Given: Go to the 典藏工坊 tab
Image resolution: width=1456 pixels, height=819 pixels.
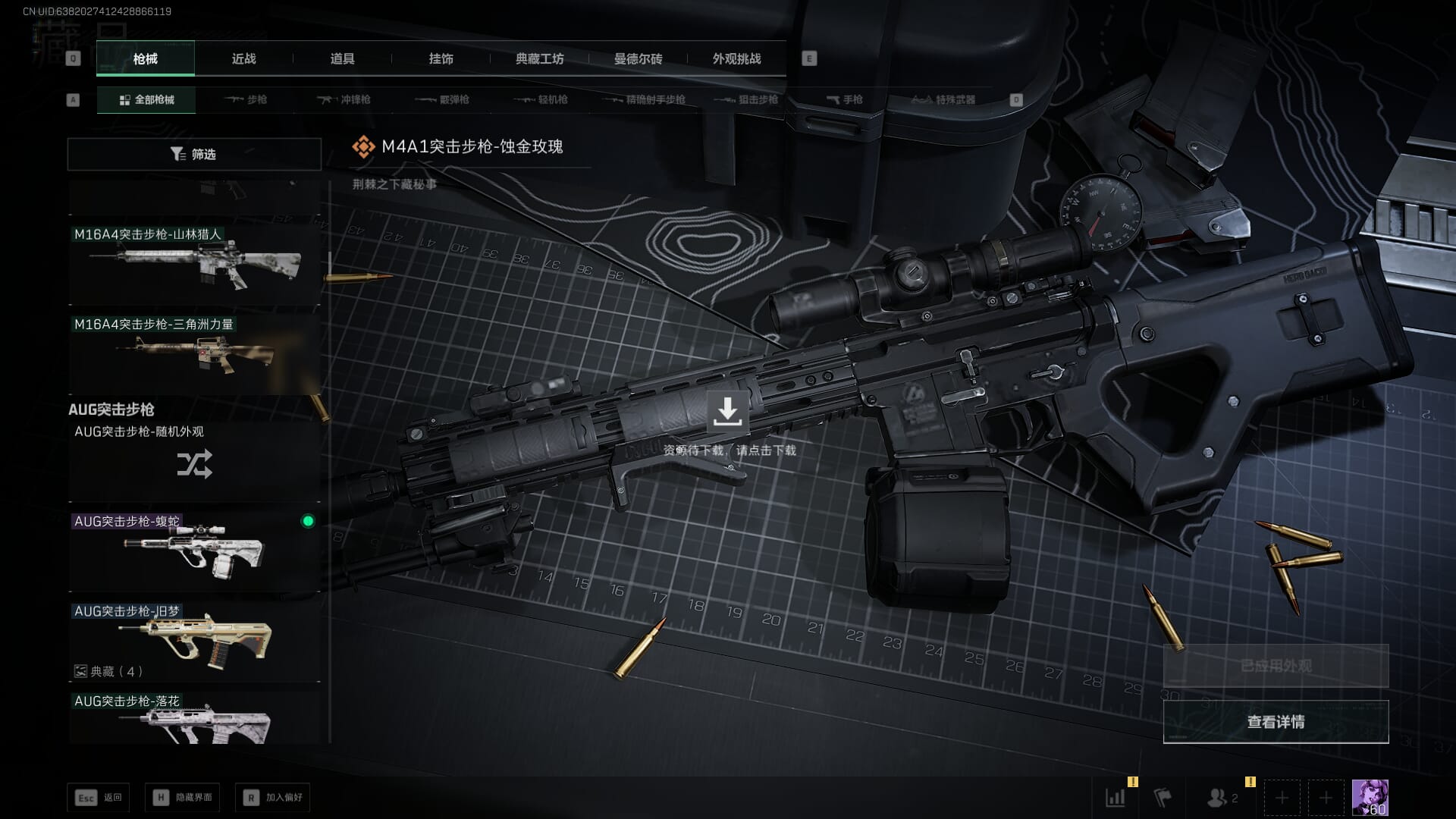Looking at the screenshot, I should [539, 58].
